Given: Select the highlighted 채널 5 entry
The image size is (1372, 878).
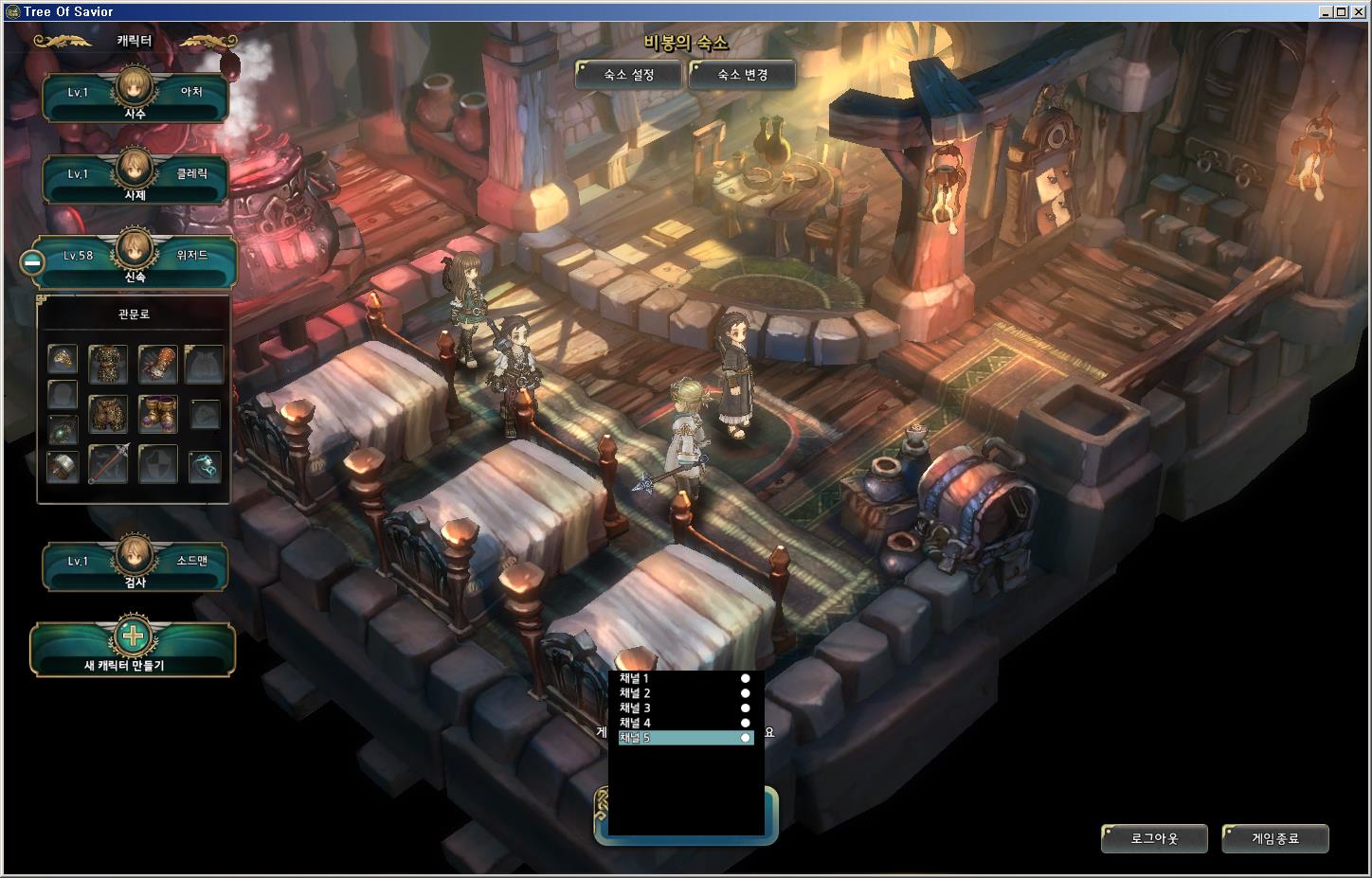Looking at the screenshot, I should point(684,738).
